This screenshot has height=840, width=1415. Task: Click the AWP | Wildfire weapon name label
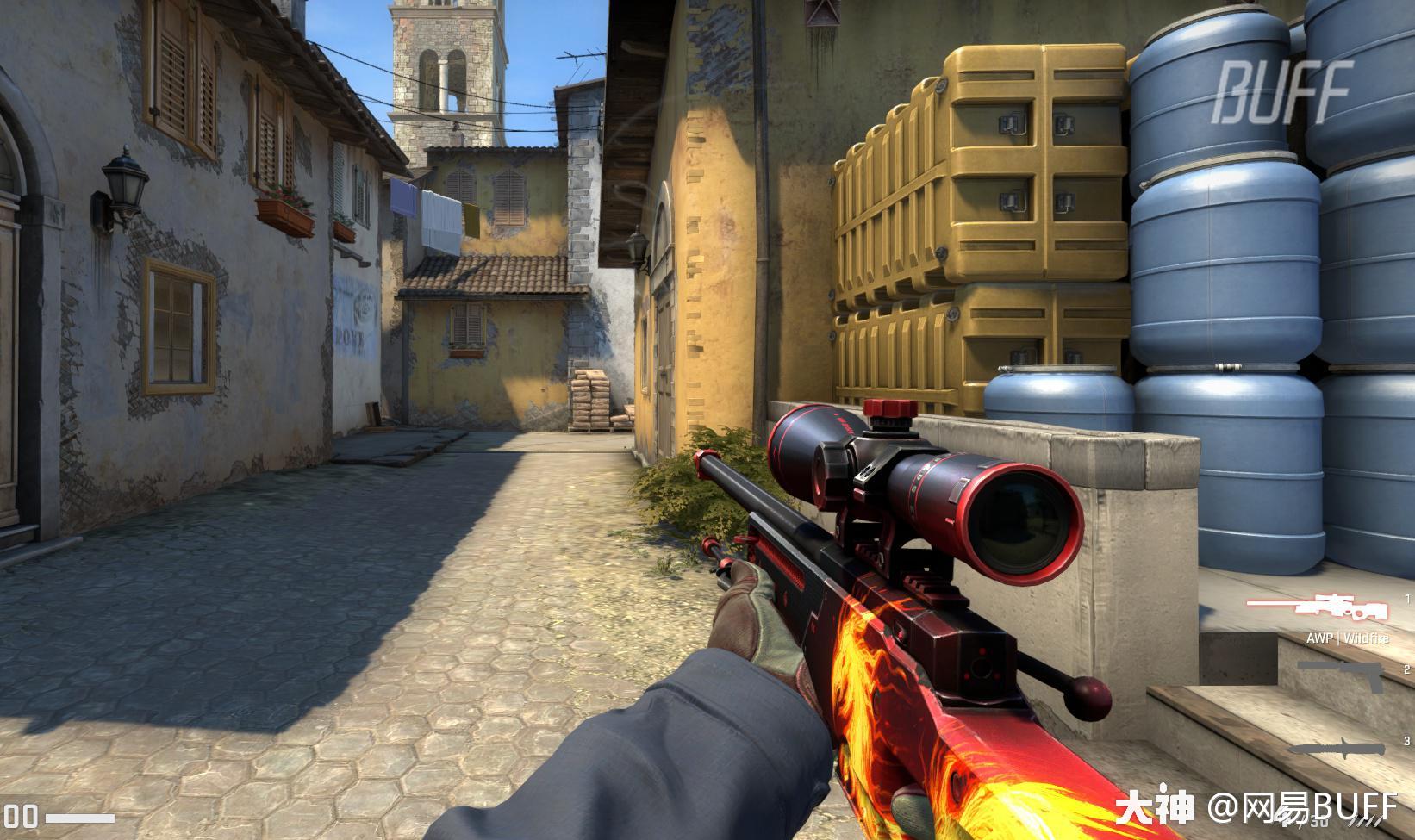1349,638
